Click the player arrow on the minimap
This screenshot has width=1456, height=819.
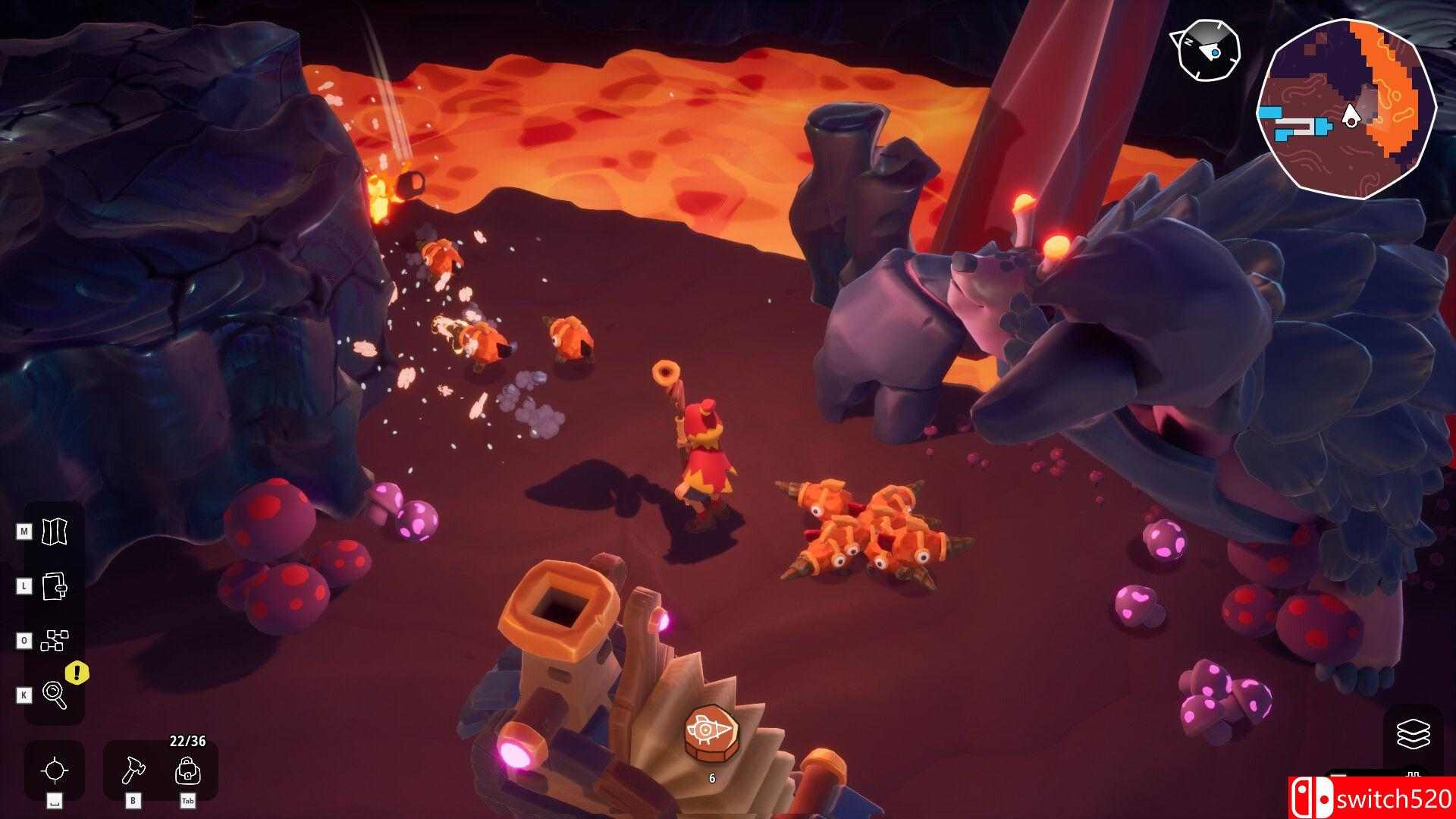point(1351,114)
